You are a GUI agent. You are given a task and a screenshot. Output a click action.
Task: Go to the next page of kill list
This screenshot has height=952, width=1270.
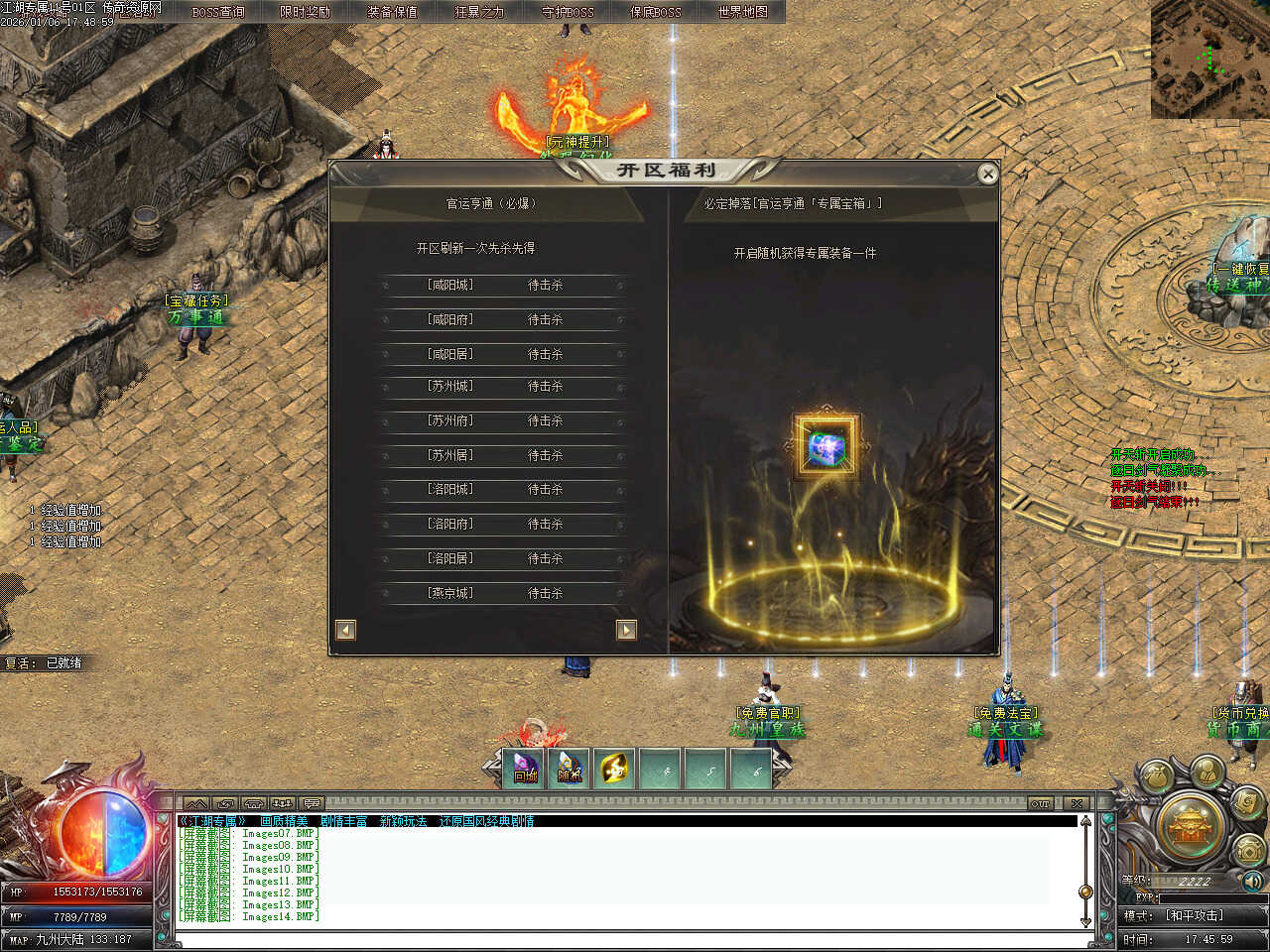(626, 630)
